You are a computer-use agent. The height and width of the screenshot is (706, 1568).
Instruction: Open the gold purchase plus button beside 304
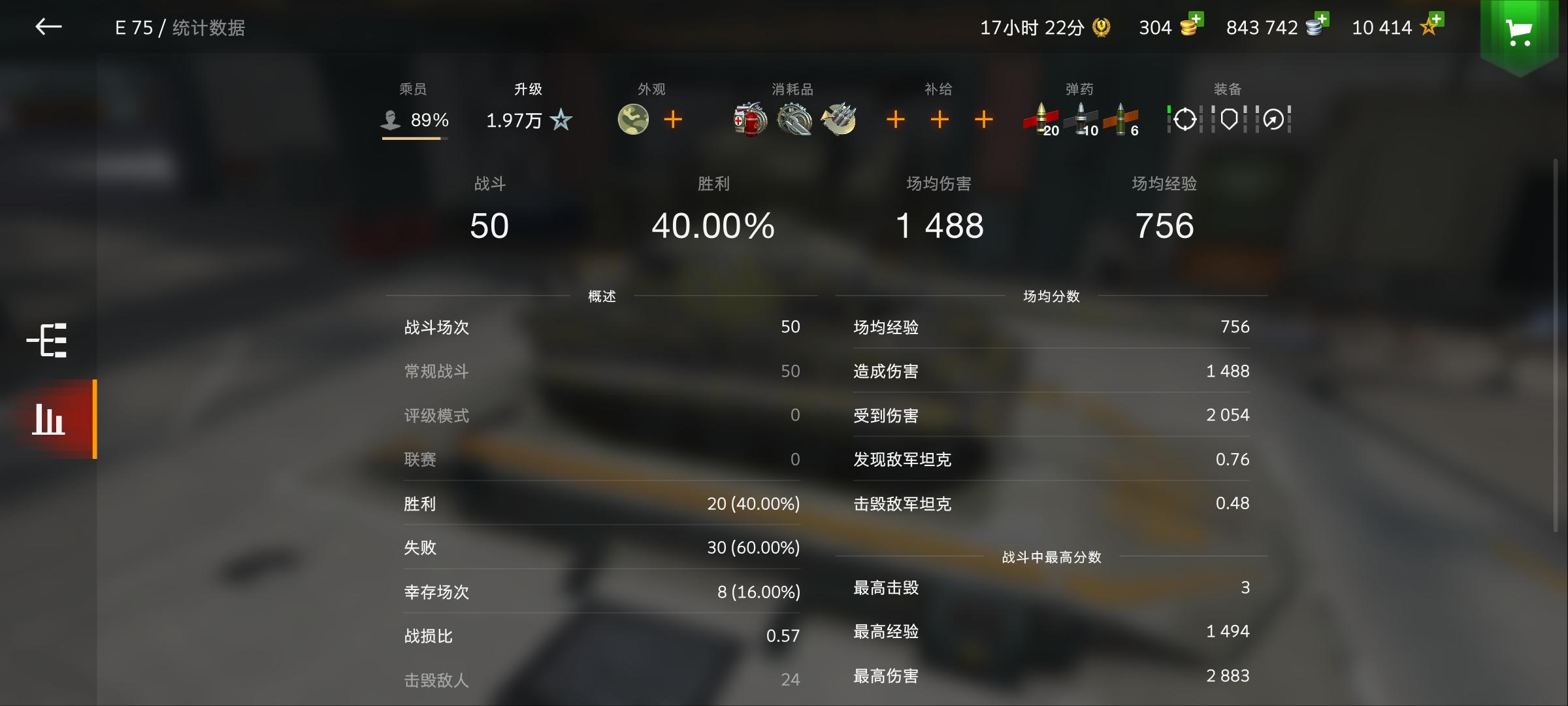pyautogui.click(x=1197, y=20)
